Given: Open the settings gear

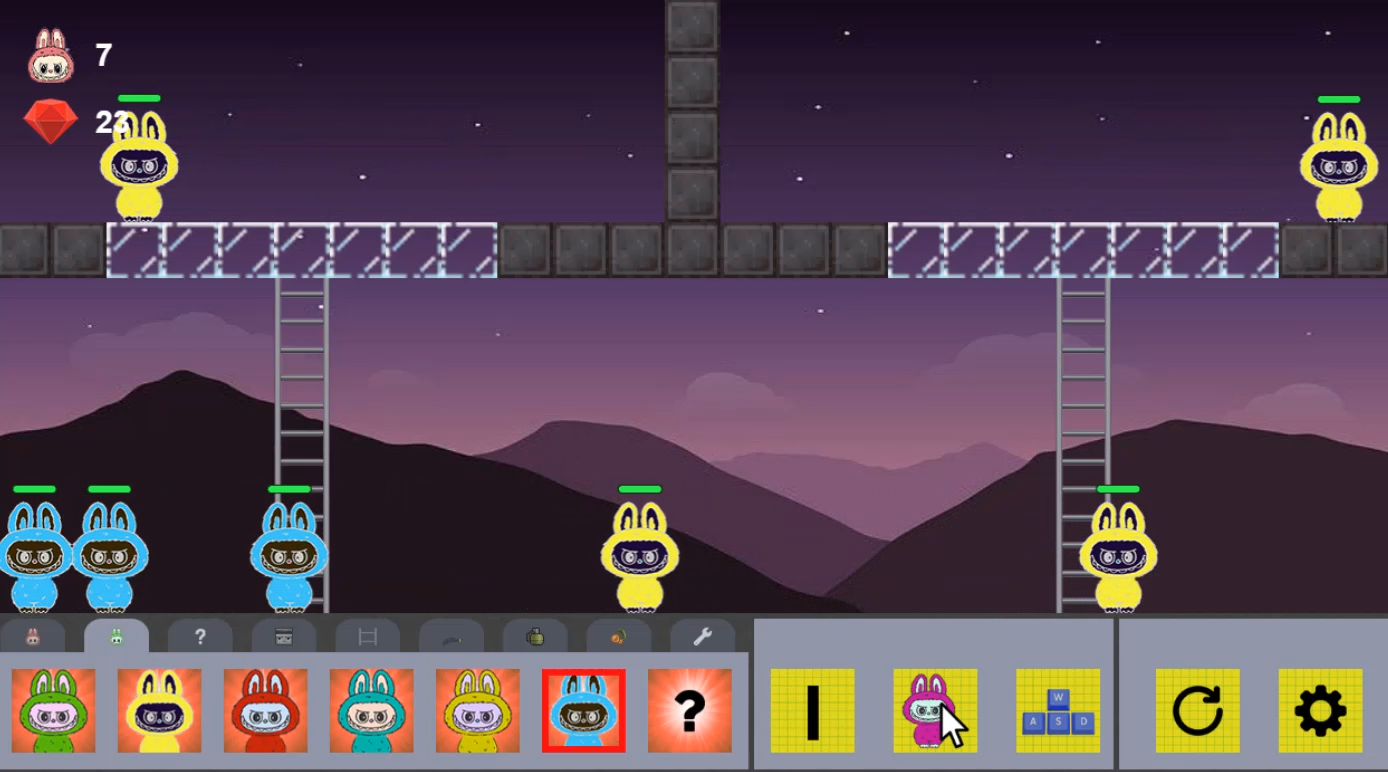Looking at the screenshot, I should tap(1322, 712).
